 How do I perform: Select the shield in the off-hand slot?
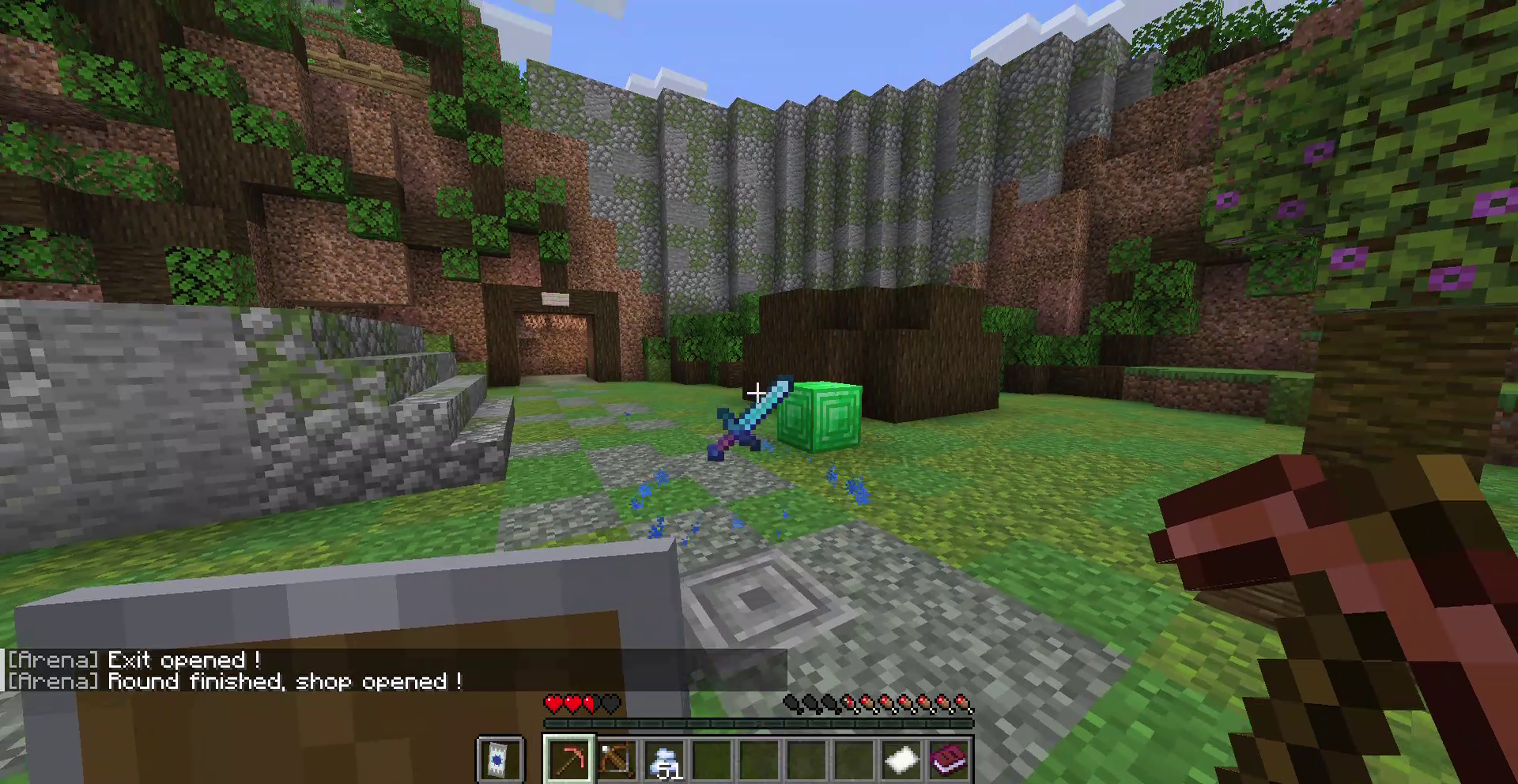point(500,759)
